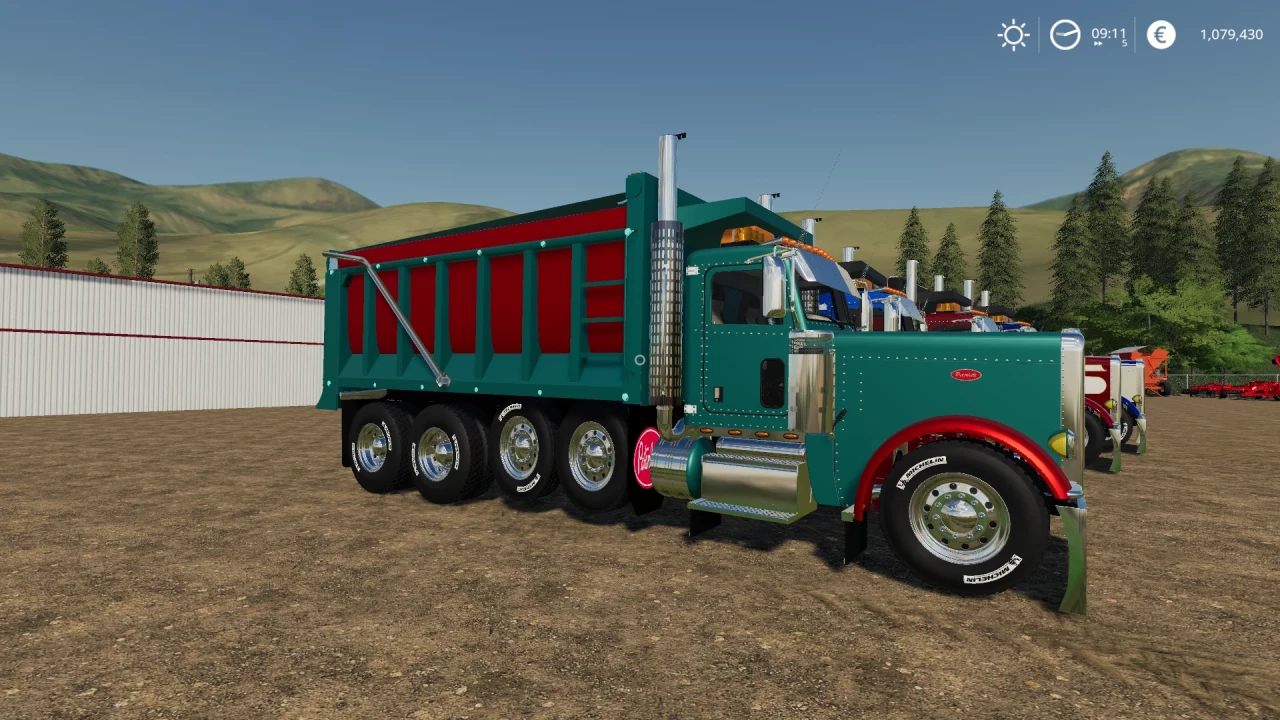Click the timescale number 5 indicator
The width and height of the screenshot is (1280, 720).
pos(1124,45)
